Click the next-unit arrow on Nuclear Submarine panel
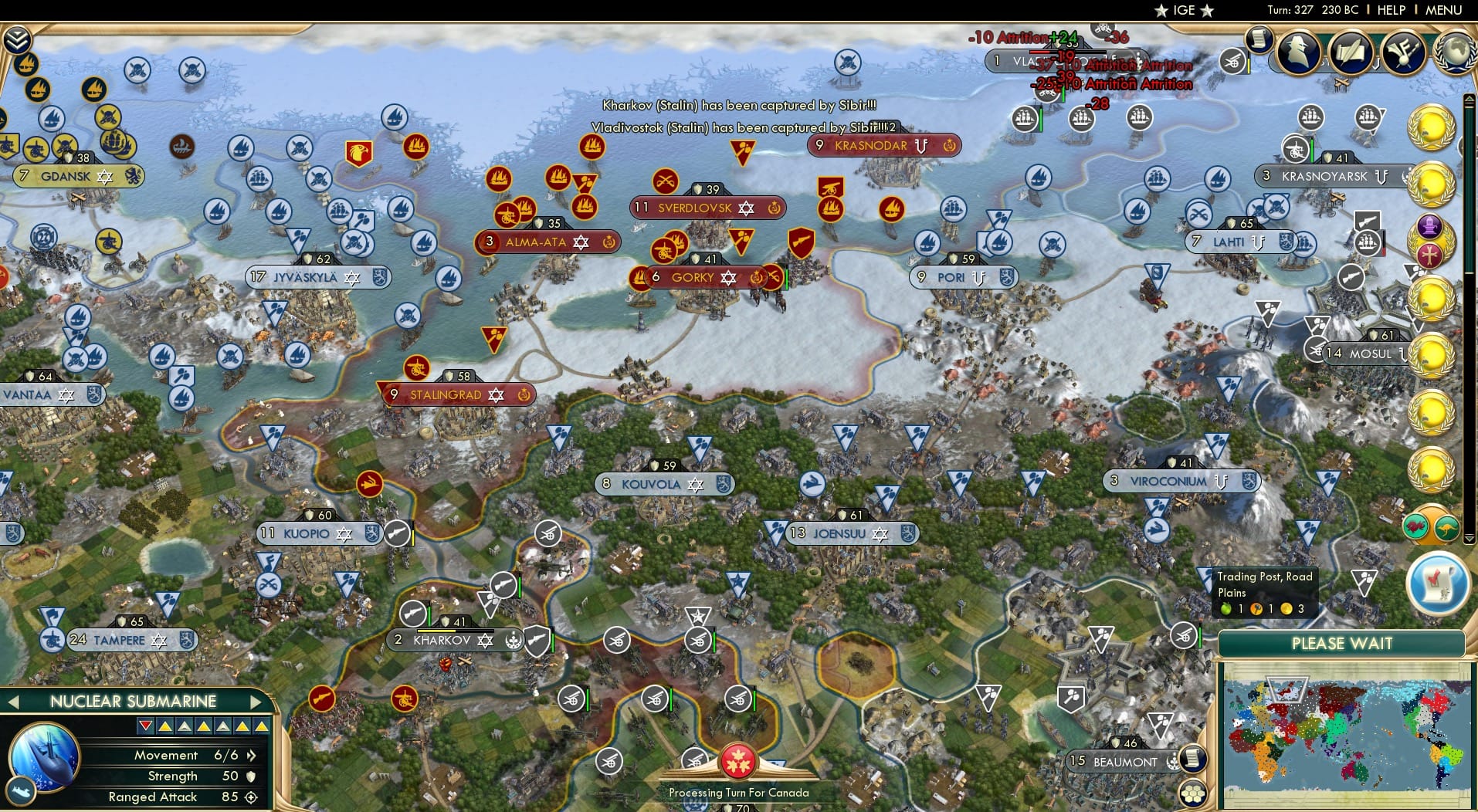1478x812 pixels. coord(257,701)
